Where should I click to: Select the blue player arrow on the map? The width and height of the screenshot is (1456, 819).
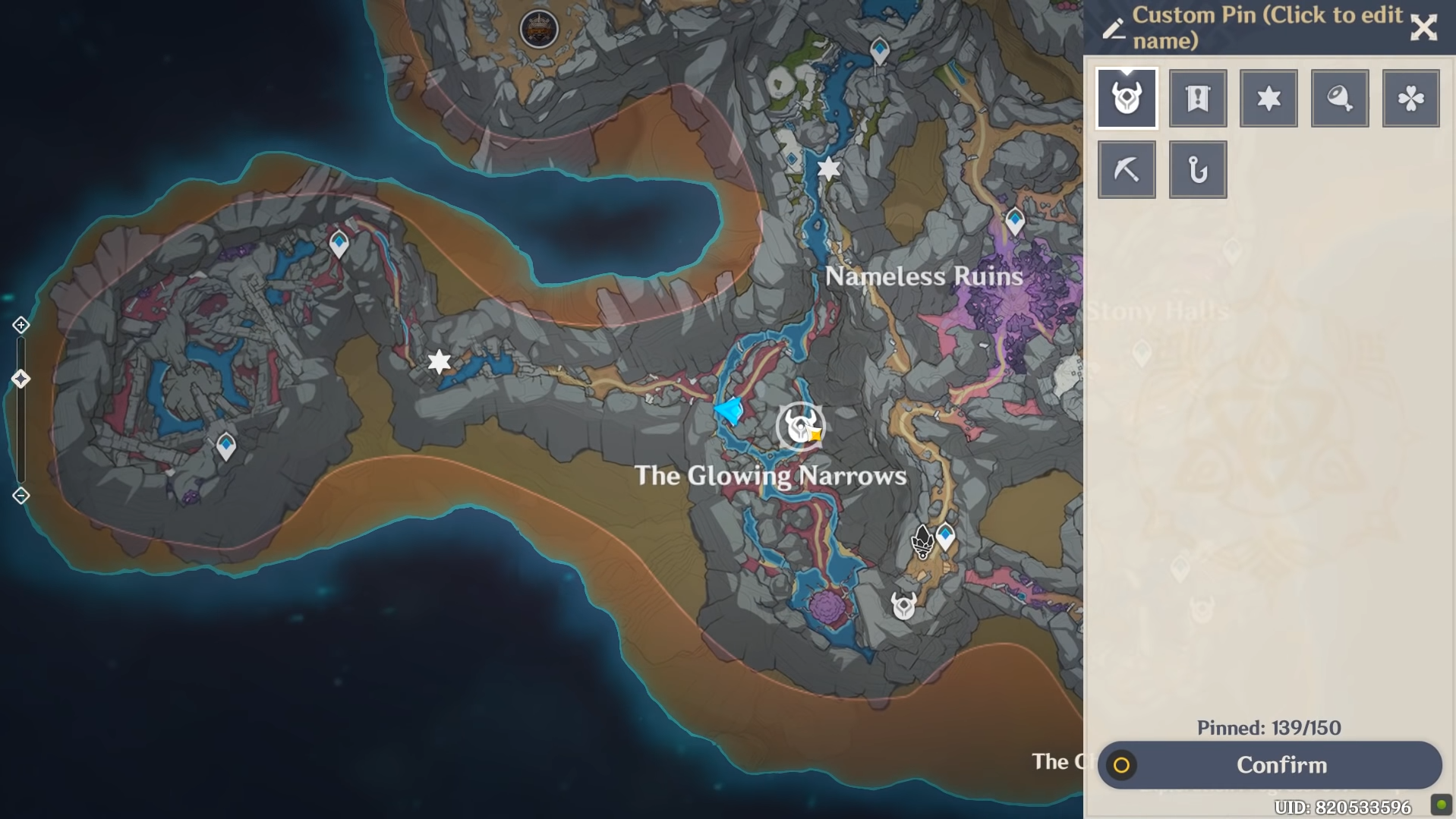point(730,411)
